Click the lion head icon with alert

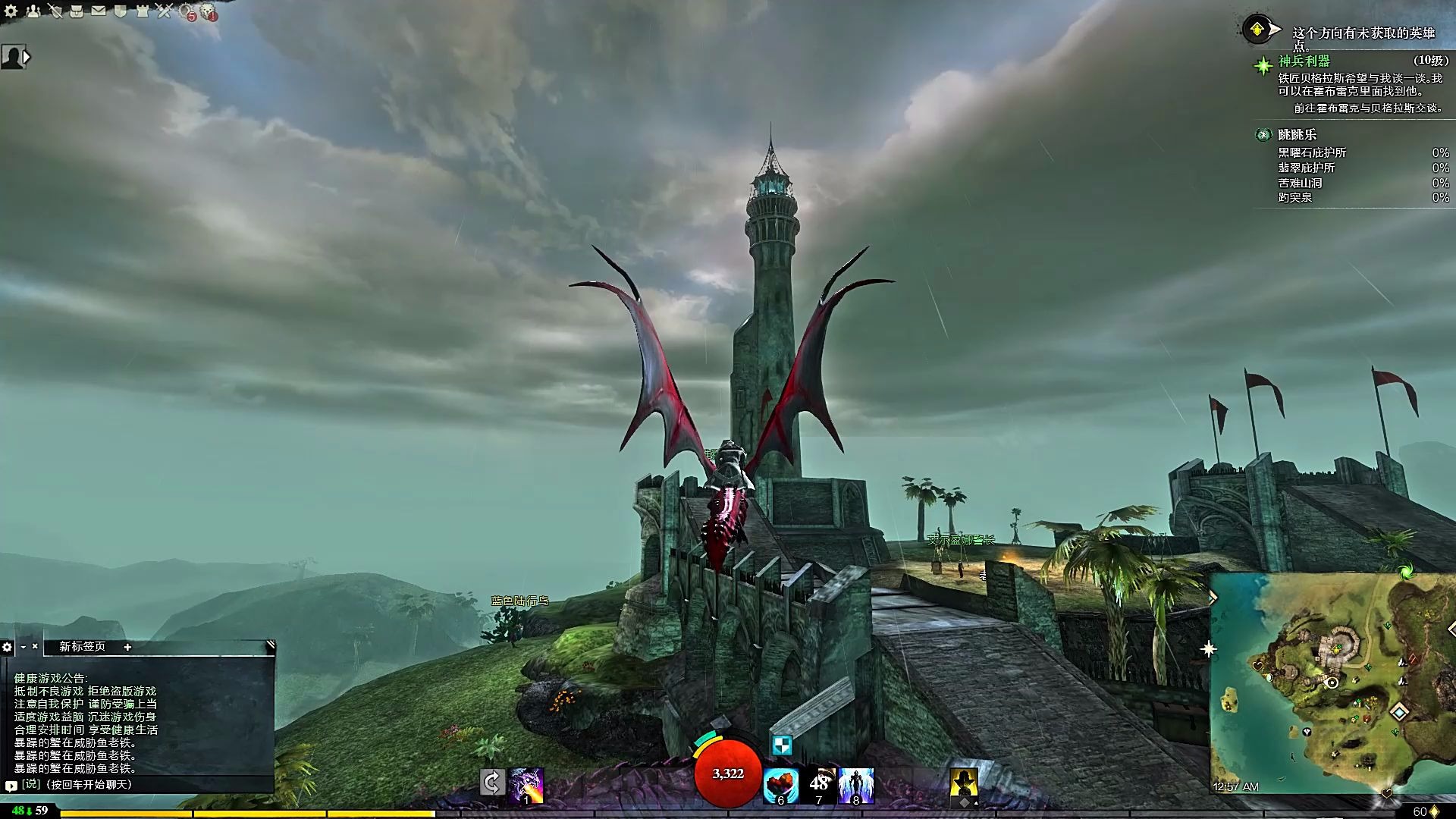point(209,12)
